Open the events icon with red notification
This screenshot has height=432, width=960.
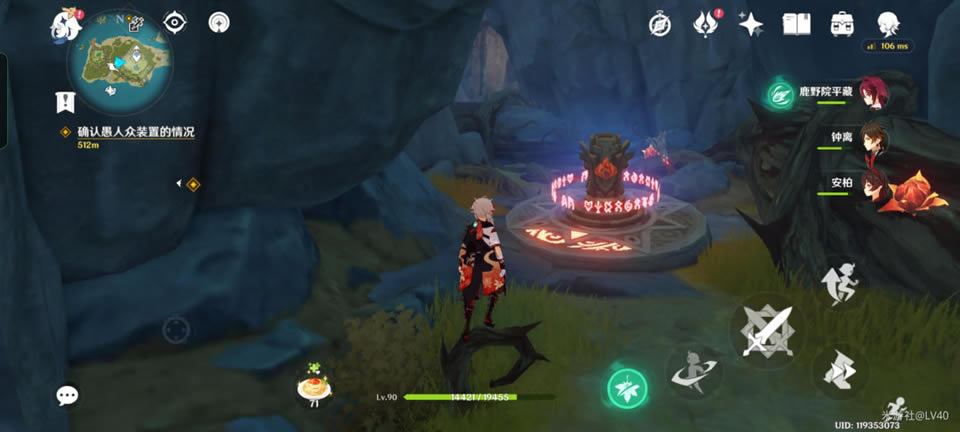(x=705, y=24)
